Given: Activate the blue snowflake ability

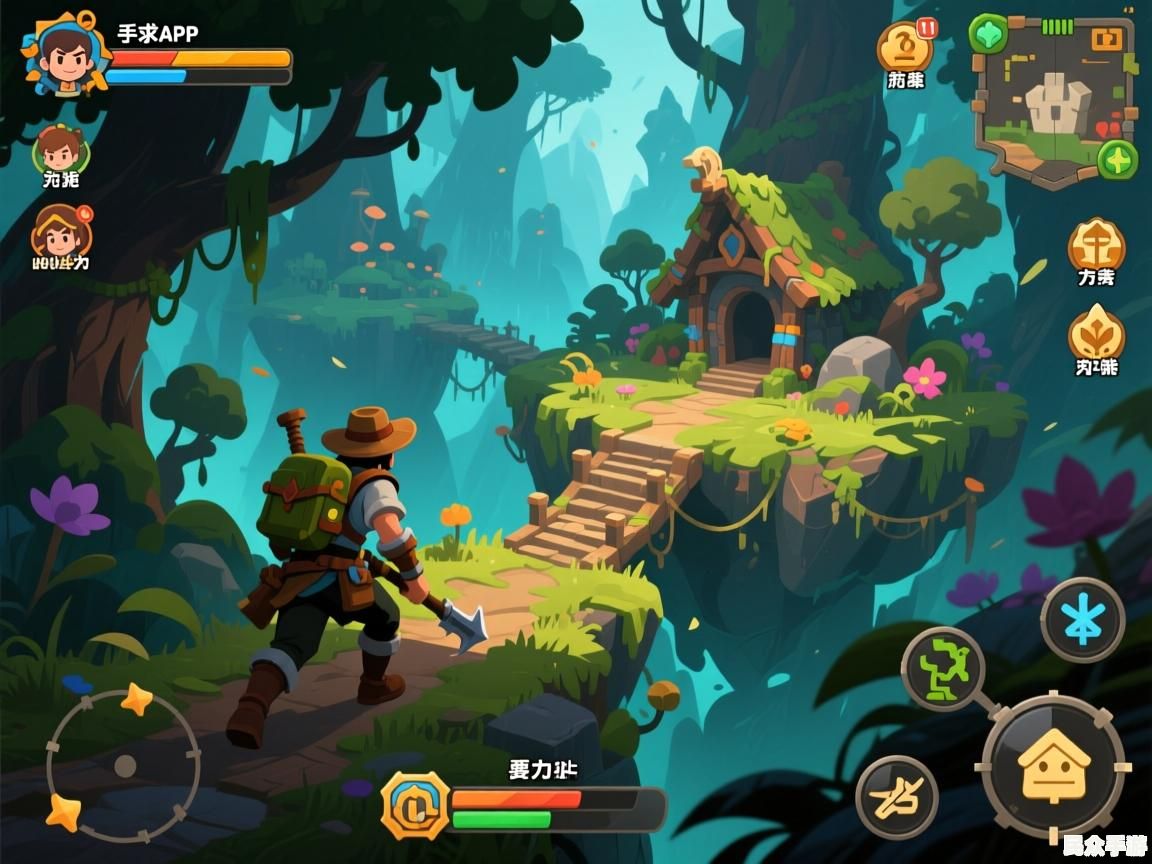Looking at the screenshot, I should point(1082,620).
